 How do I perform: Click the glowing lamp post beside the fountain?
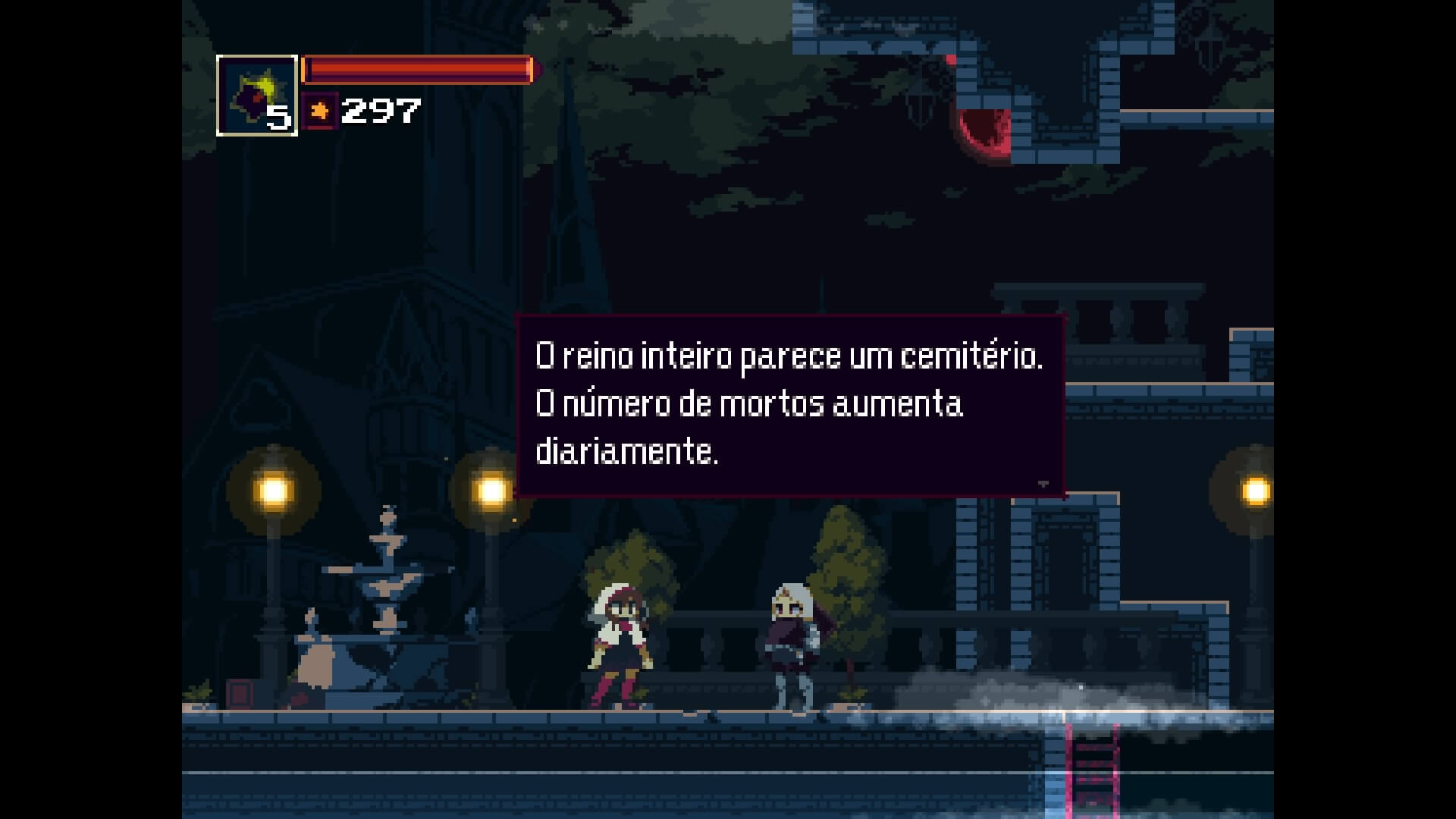tap(273, 490)
